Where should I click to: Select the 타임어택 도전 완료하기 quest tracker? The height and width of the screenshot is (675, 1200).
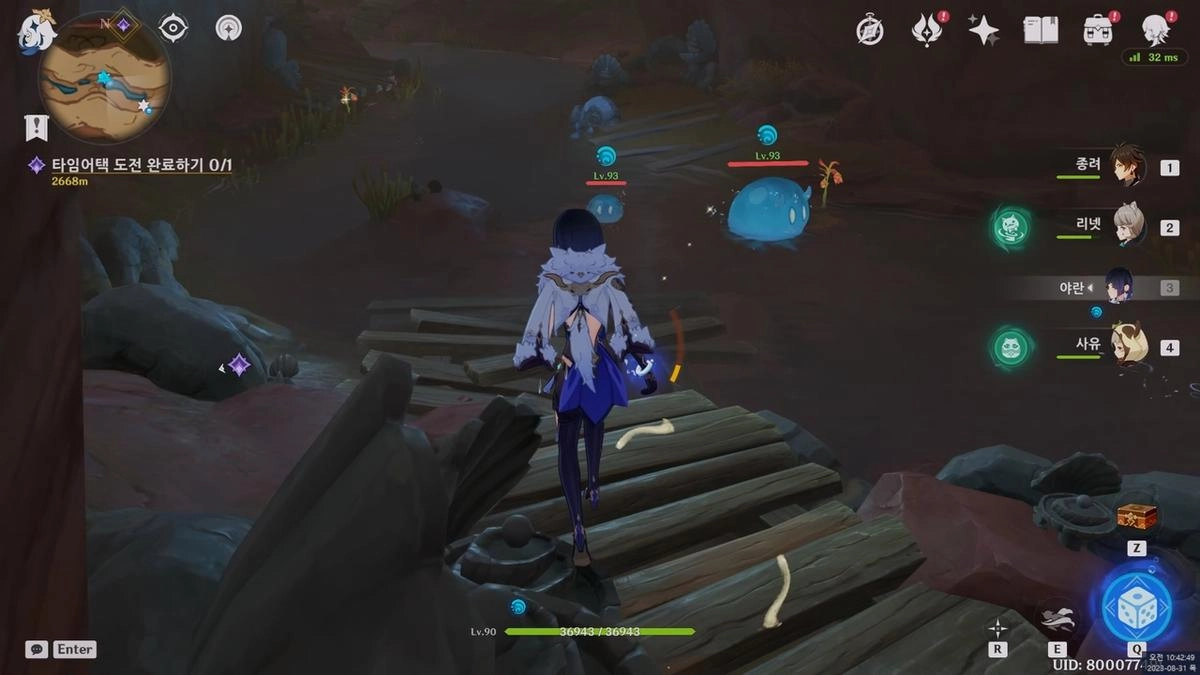point(140,165)
